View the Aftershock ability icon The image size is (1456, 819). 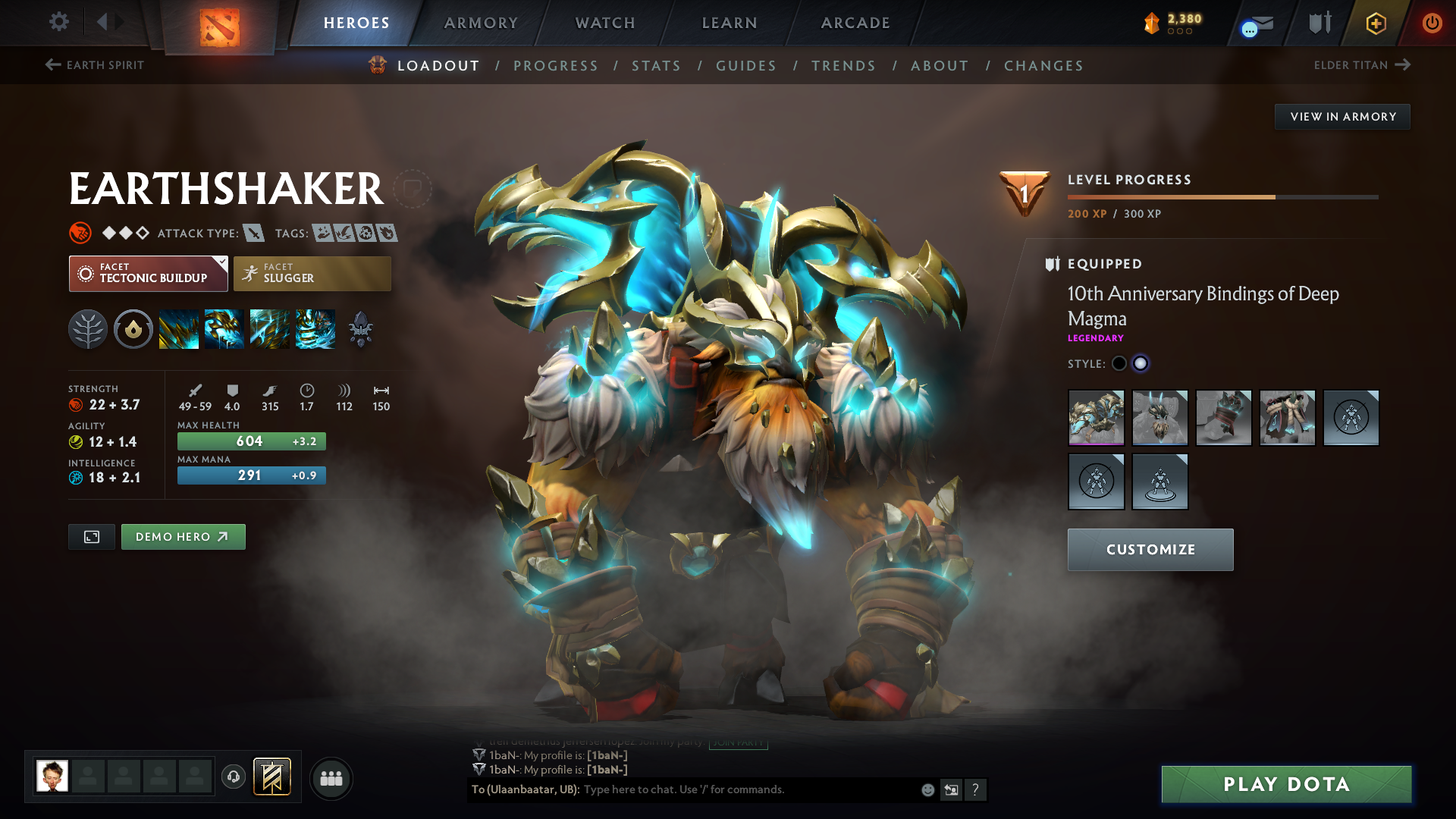click(270, 328)
